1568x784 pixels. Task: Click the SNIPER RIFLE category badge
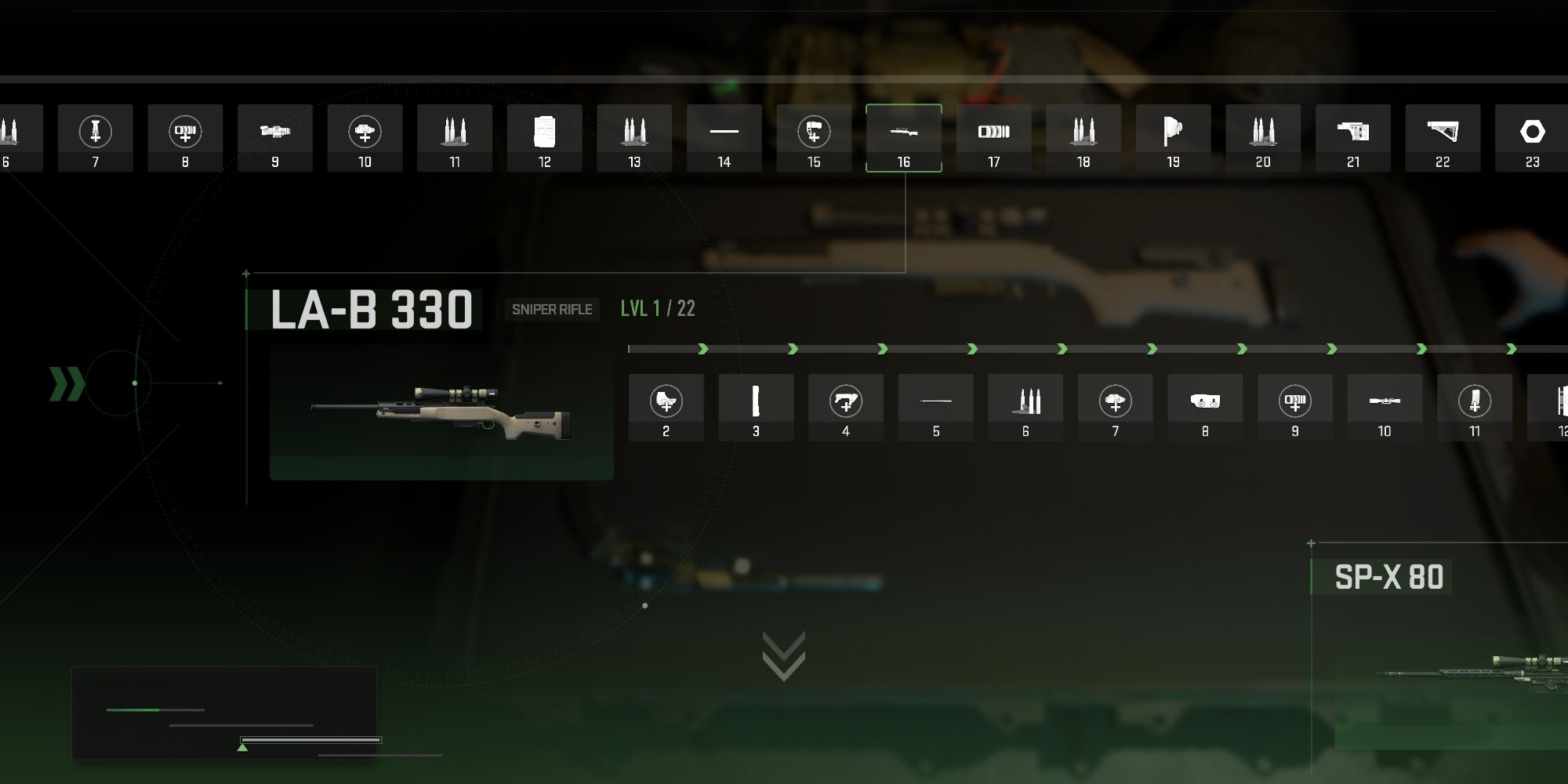tap(551, 310)
